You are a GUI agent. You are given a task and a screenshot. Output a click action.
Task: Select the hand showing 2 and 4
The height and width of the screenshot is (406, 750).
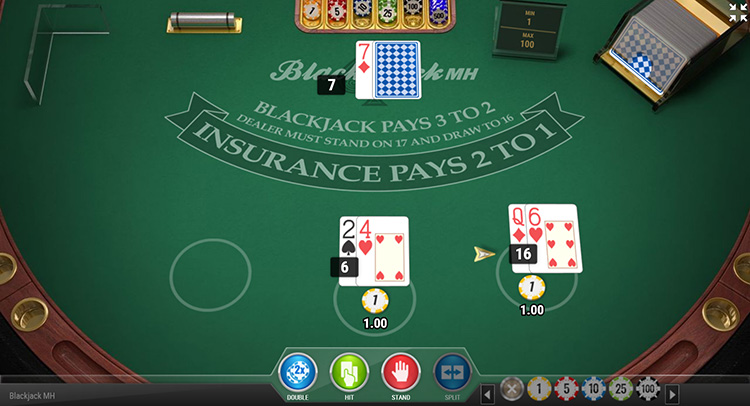tap(374, 250)
